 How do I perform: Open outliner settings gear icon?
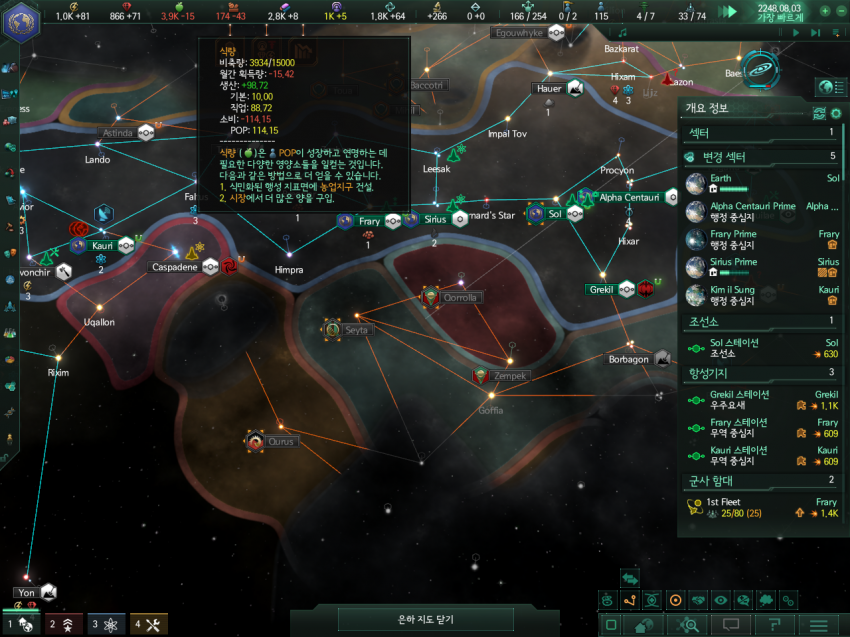pyautogui.click(x=835, y=113)
